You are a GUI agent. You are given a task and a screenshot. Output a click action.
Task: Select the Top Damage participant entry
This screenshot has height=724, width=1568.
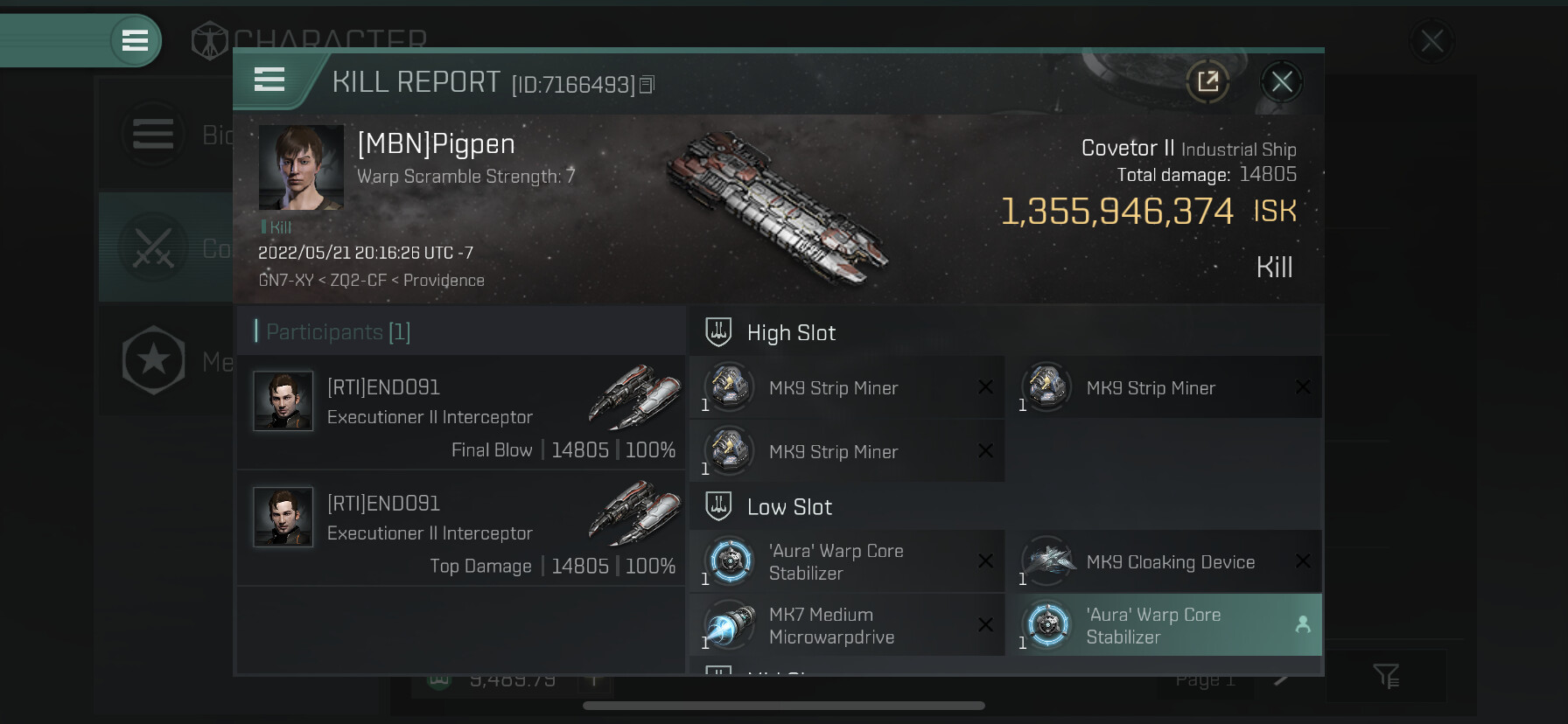pyautogui.click(x=461, y=528)
